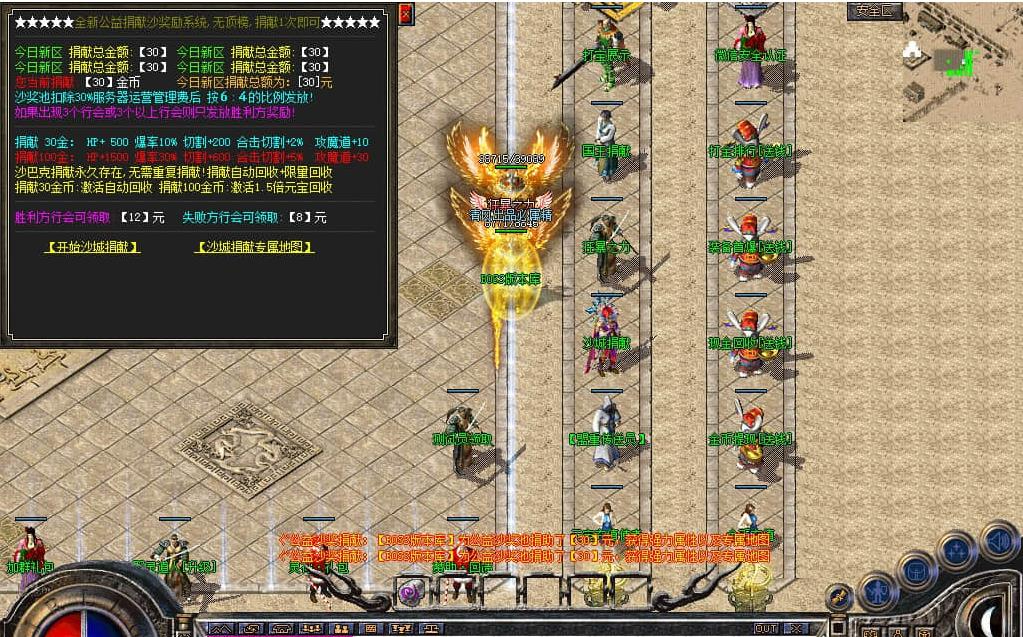Image resolution: width=1023 pixels, height=637 pixels.
Task: Click the 开始沙城捐献 link
Action: coord(93,247)
